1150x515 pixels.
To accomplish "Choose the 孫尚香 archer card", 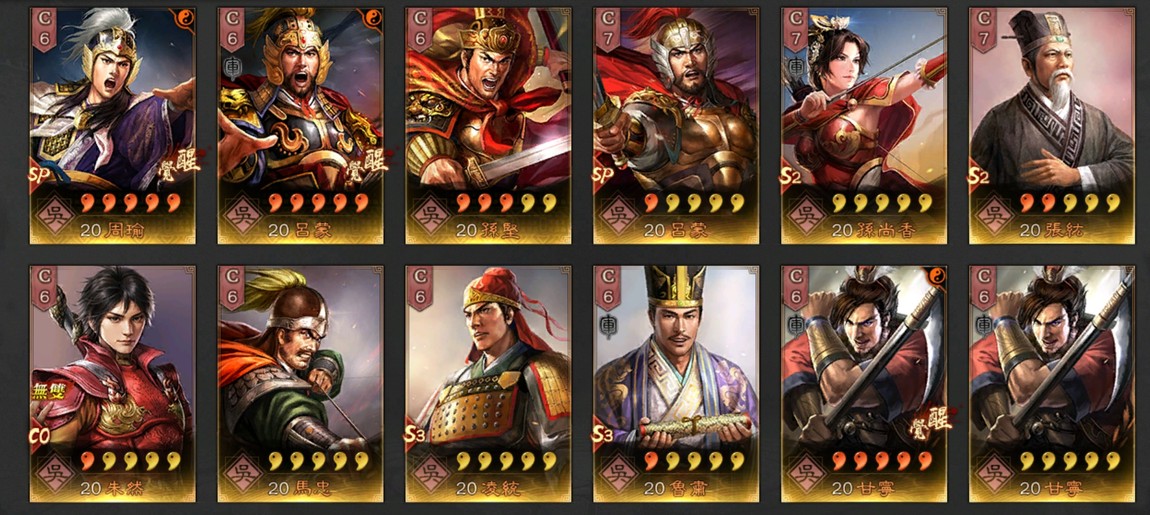I will tap(864, 125).
